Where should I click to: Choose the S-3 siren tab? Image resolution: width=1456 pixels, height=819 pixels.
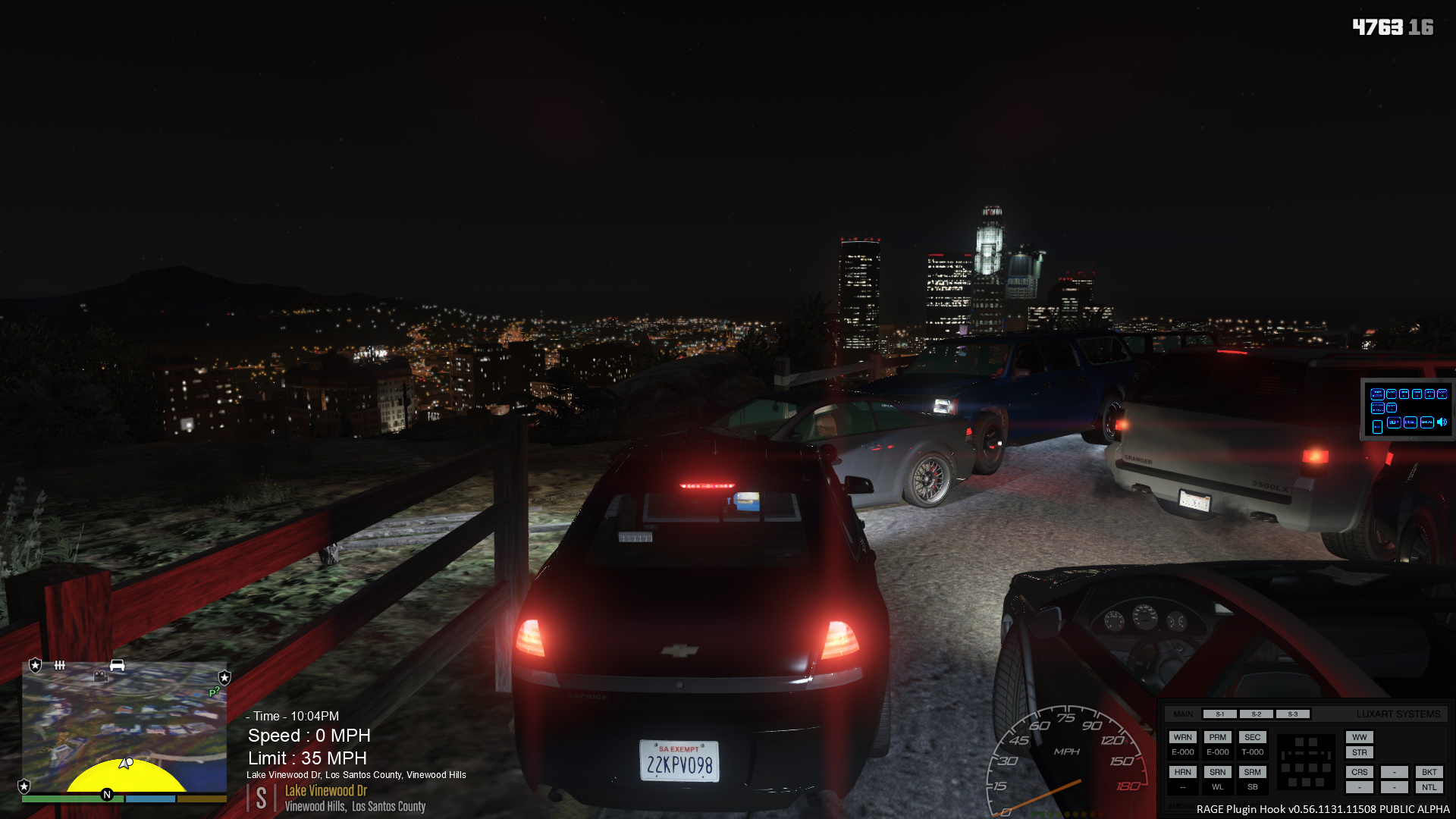1292,714
